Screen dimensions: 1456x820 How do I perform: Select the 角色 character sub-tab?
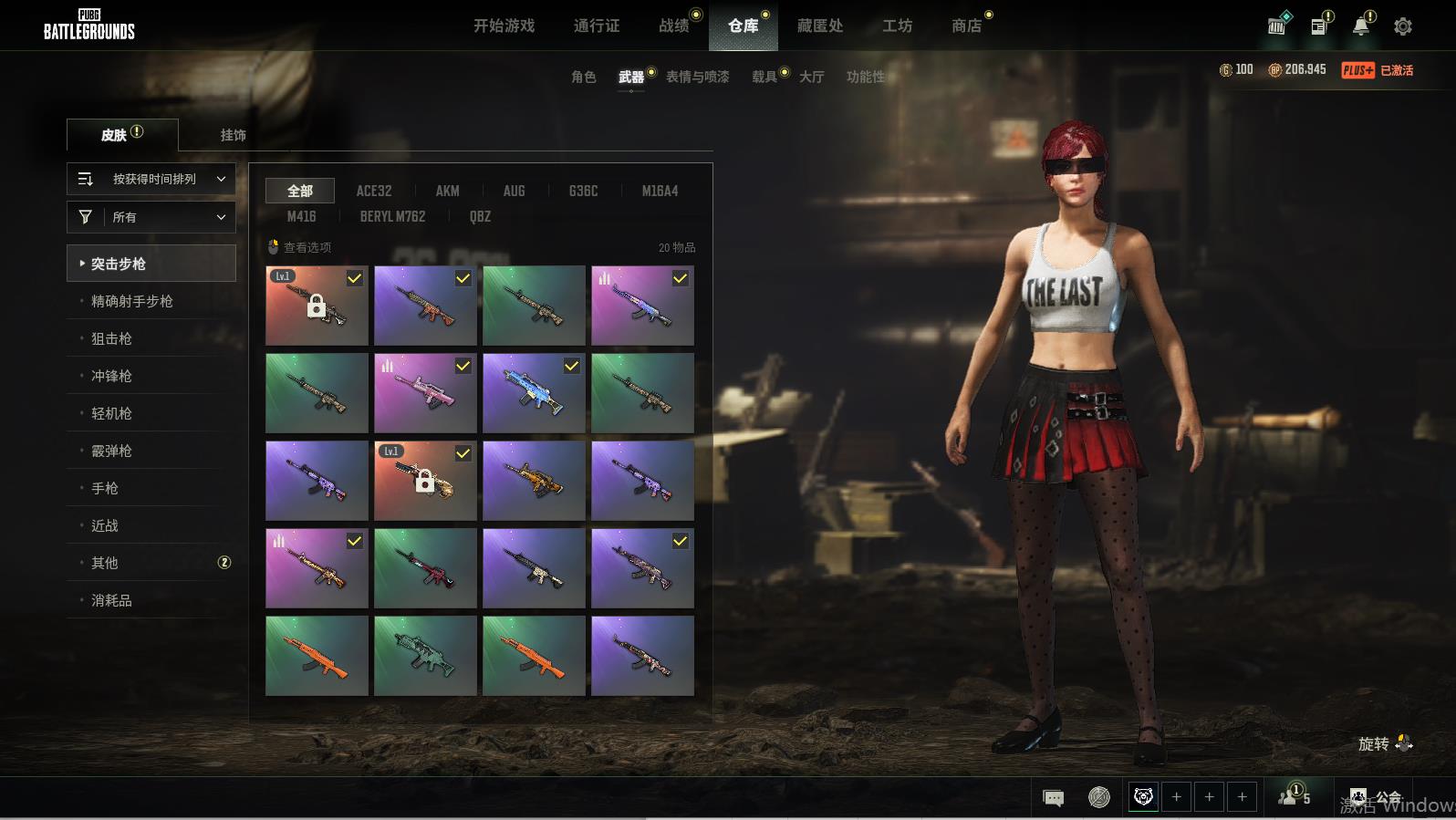(x=583, y=77)
